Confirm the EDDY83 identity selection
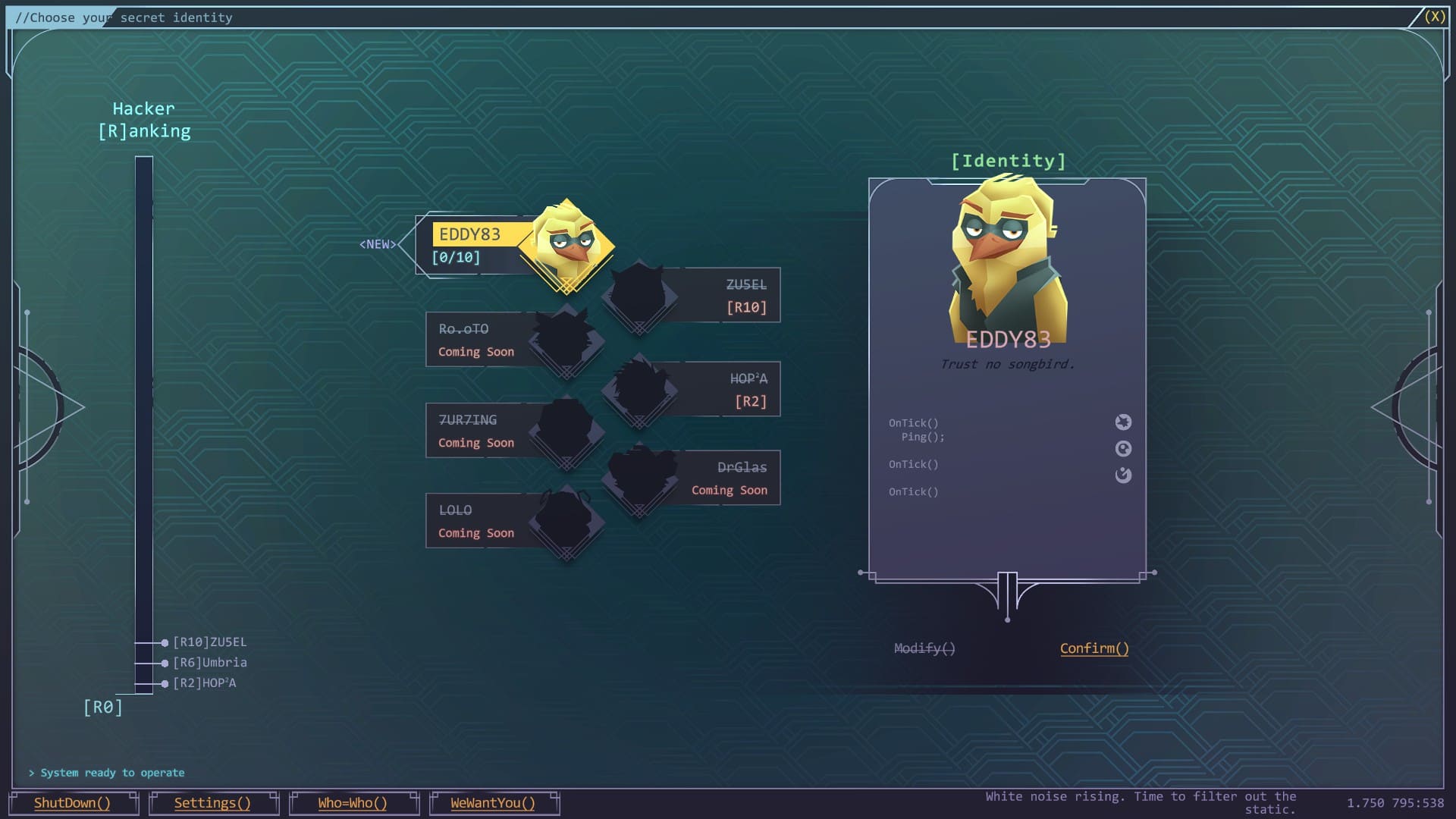 pyautogui.click(x=1094, y=648)
